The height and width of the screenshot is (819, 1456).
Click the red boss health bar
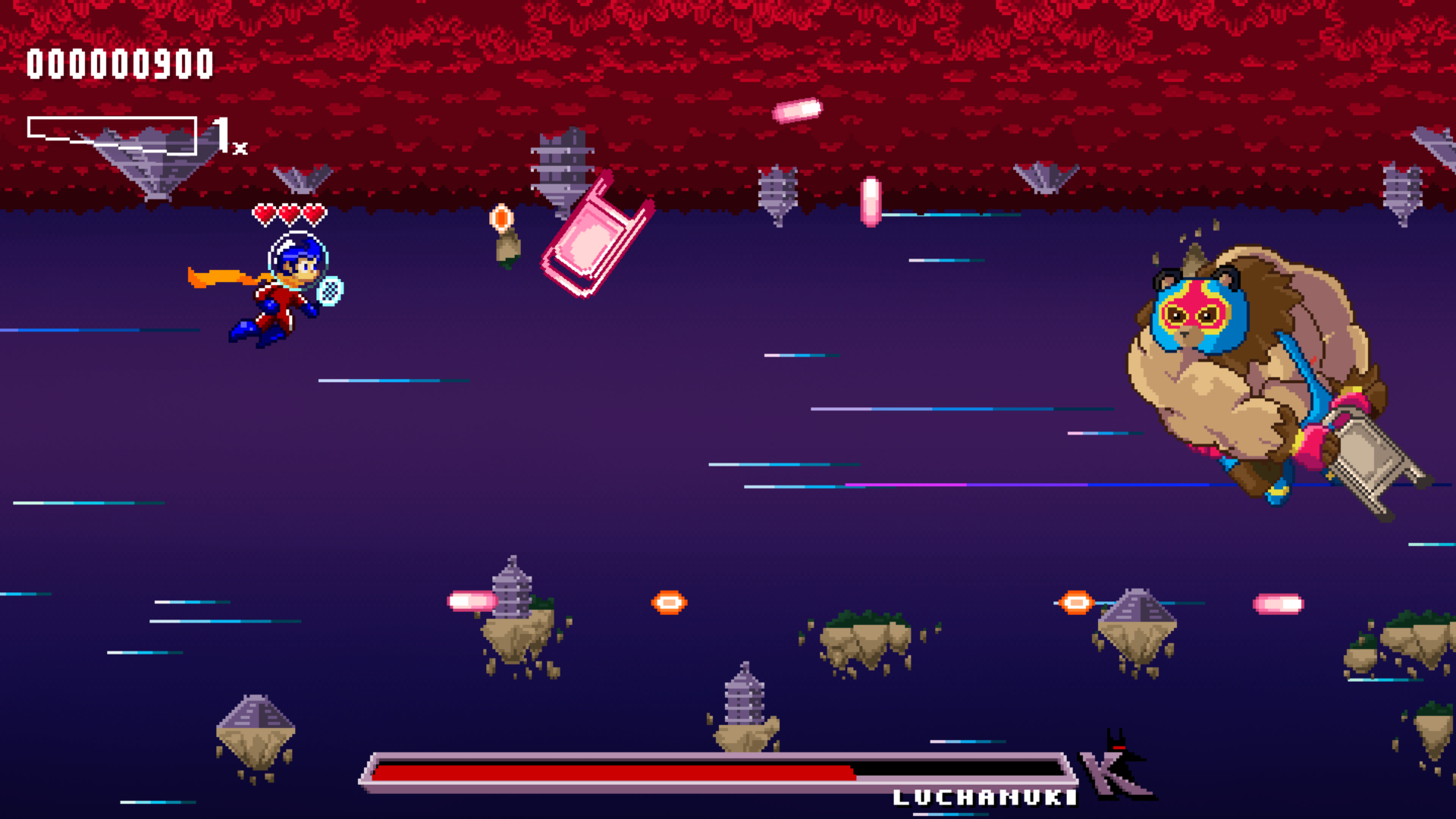pyautogui.click(x=614, y=775)
